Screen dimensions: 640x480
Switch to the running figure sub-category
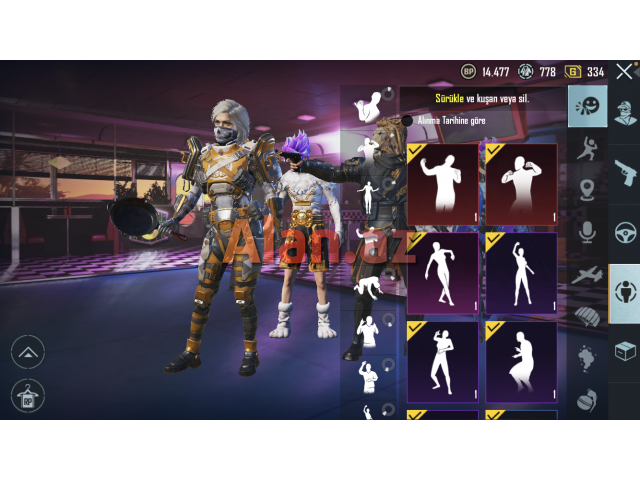click(587, 149)
